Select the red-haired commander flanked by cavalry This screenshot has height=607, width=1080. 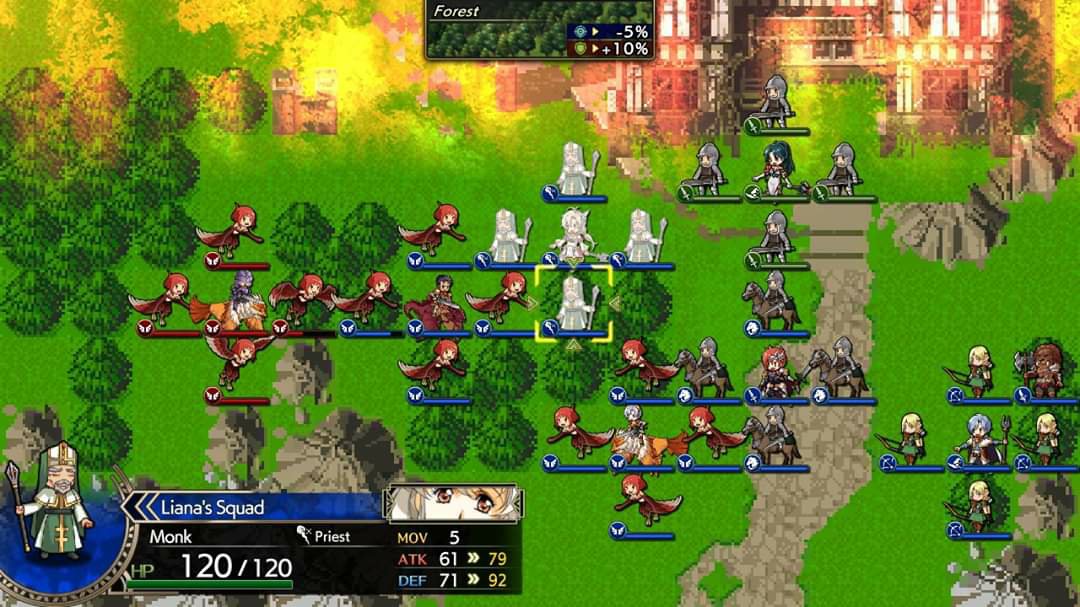(775, 372)
